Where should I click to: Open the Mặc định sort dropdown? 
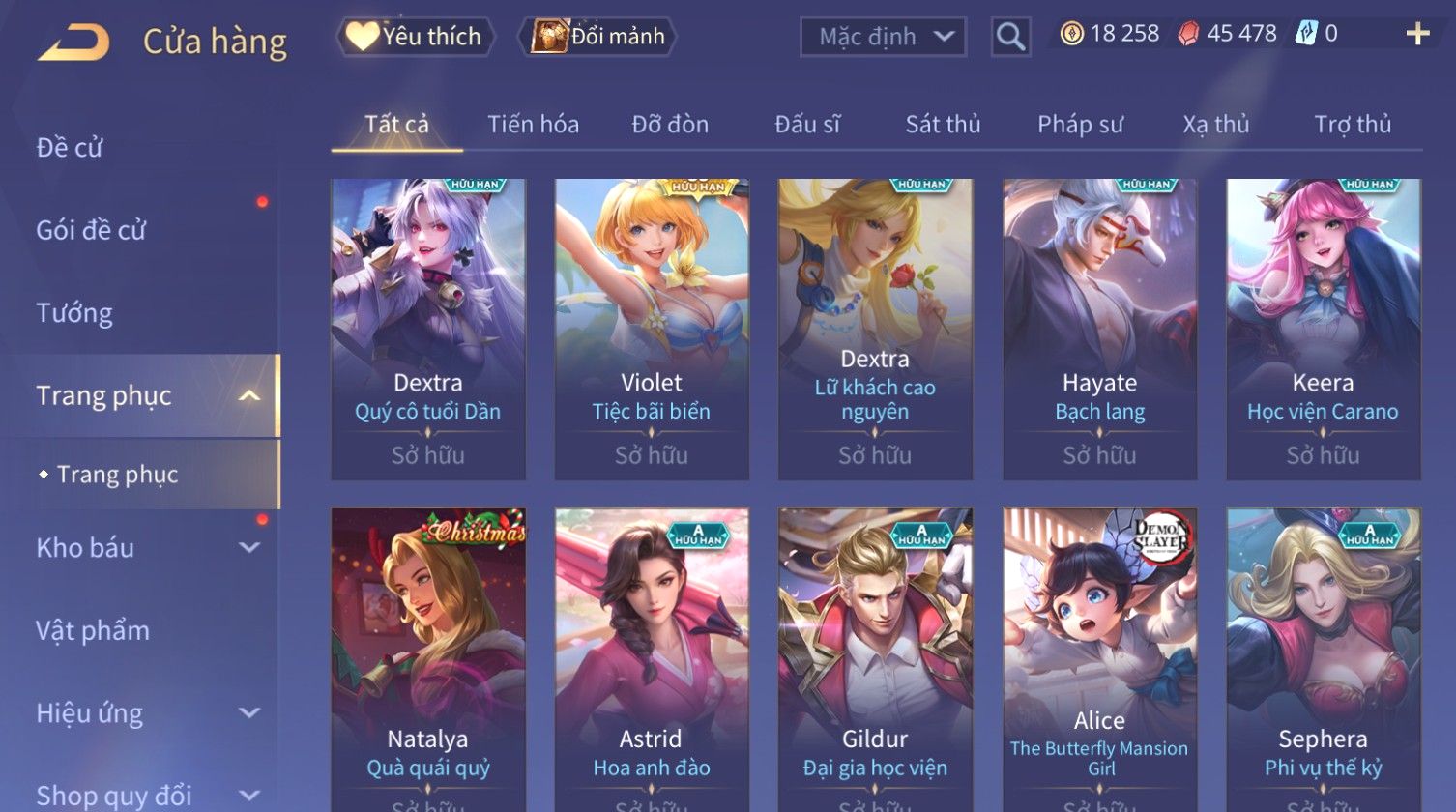[x=884, y=37]
